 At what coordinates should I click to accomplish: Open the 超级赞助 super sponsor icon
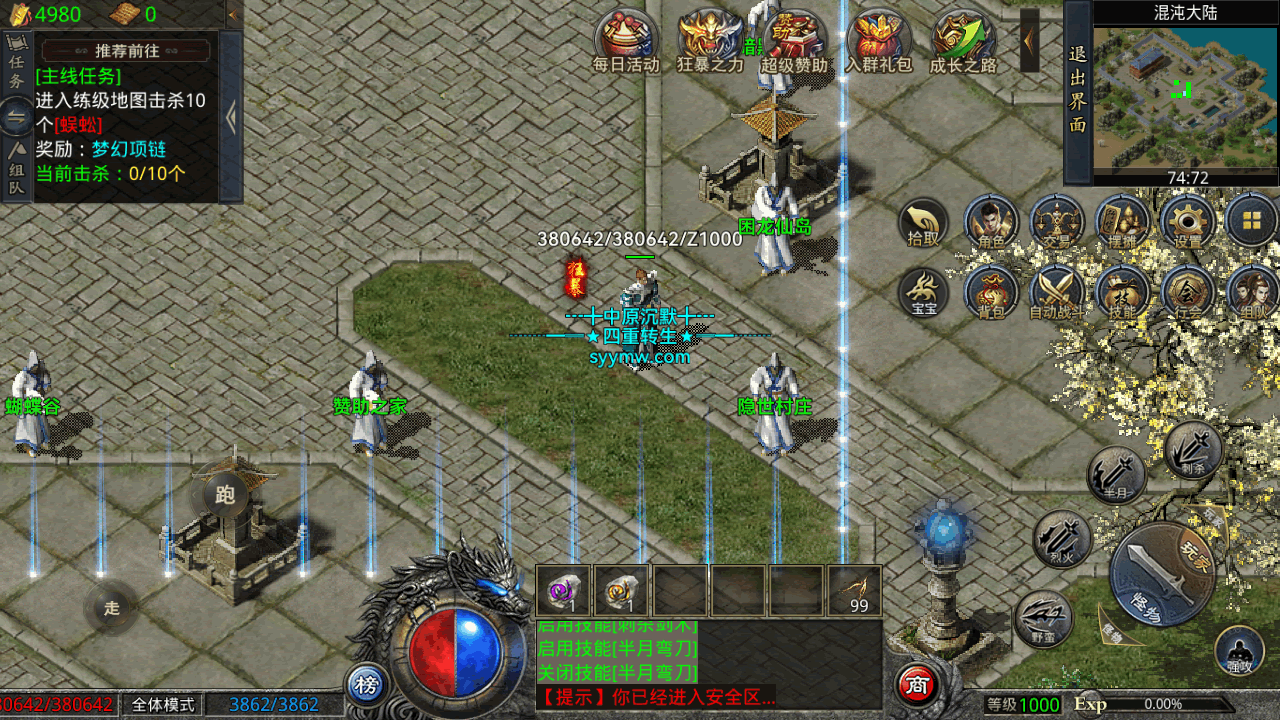[x=795, y=40]
